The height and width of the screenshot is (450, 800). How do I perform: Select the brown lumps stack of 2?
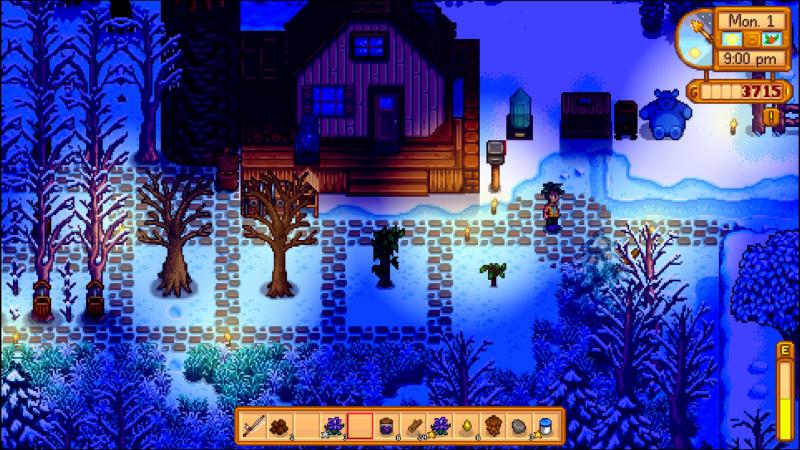pos(281,424)
